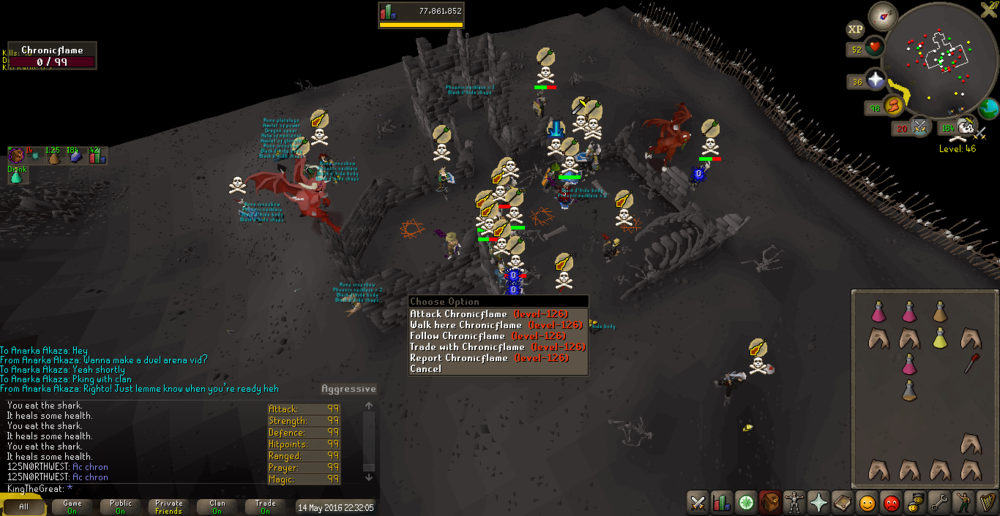Cancel the Choose Option menu
Viewport: 1000px width, 516px height.
point(425,369)
